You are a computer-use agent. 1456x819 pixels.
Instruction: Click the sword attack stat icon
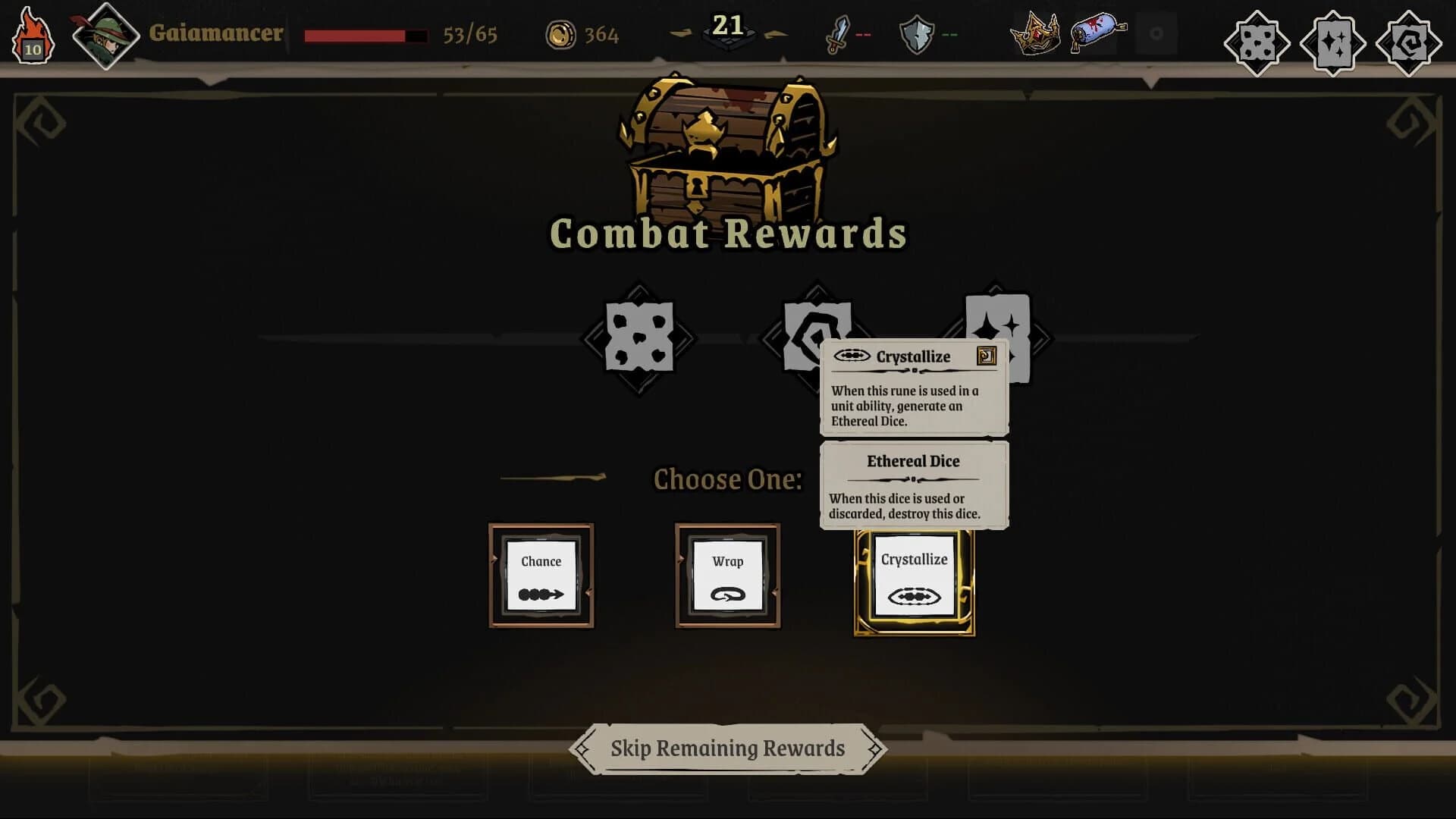pyautogui.click(x=839, y=33)
